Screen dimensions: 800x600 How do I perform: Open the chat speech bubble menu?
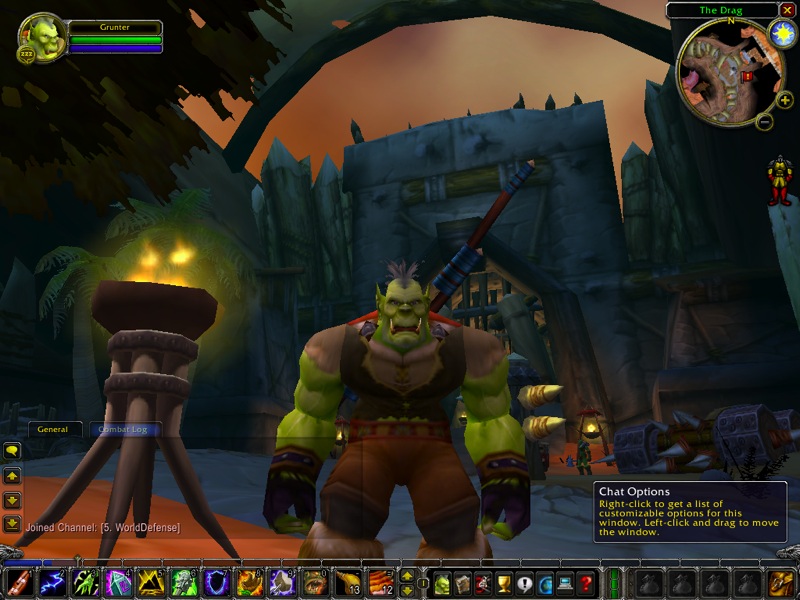pos(12,451)
